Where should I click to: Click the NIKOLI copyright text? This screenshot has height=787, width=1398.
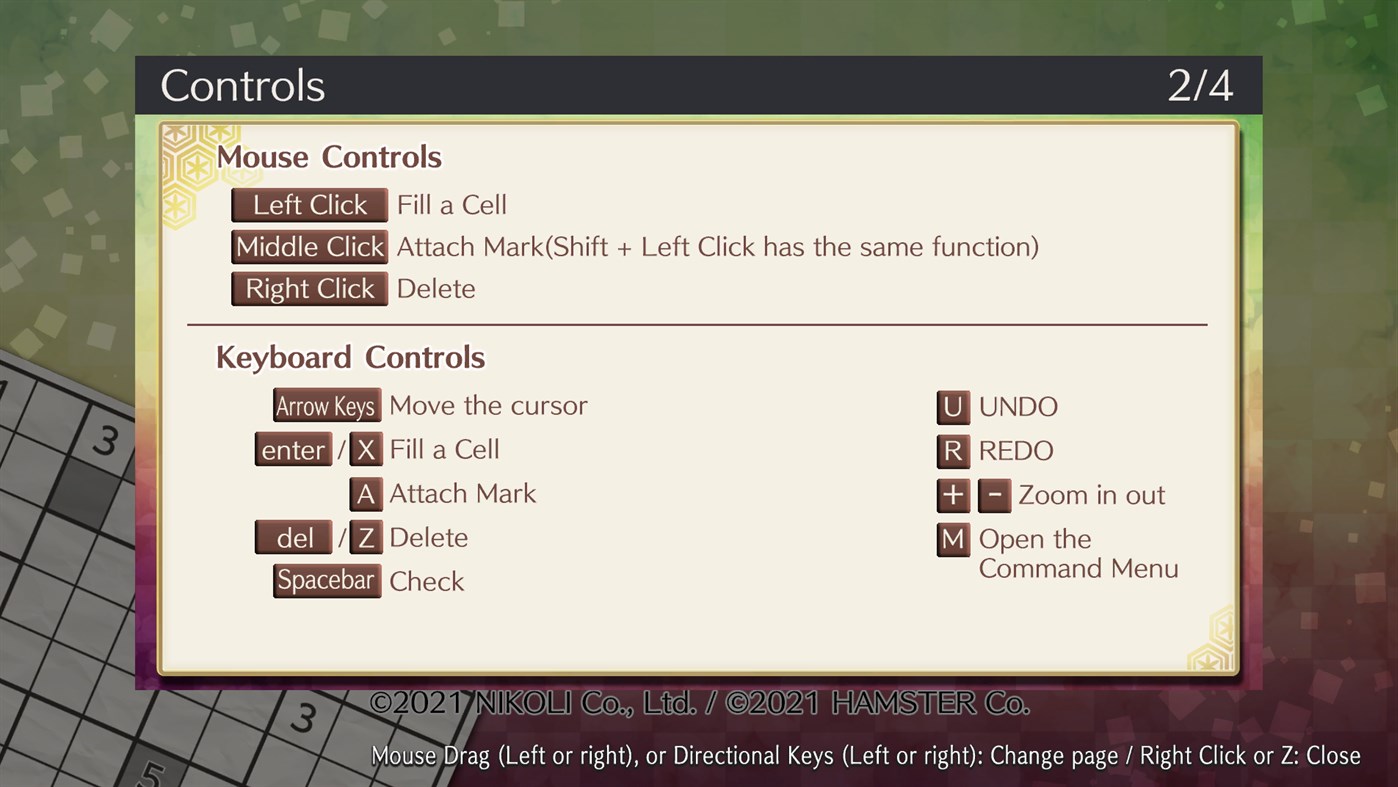click(700, 703)
